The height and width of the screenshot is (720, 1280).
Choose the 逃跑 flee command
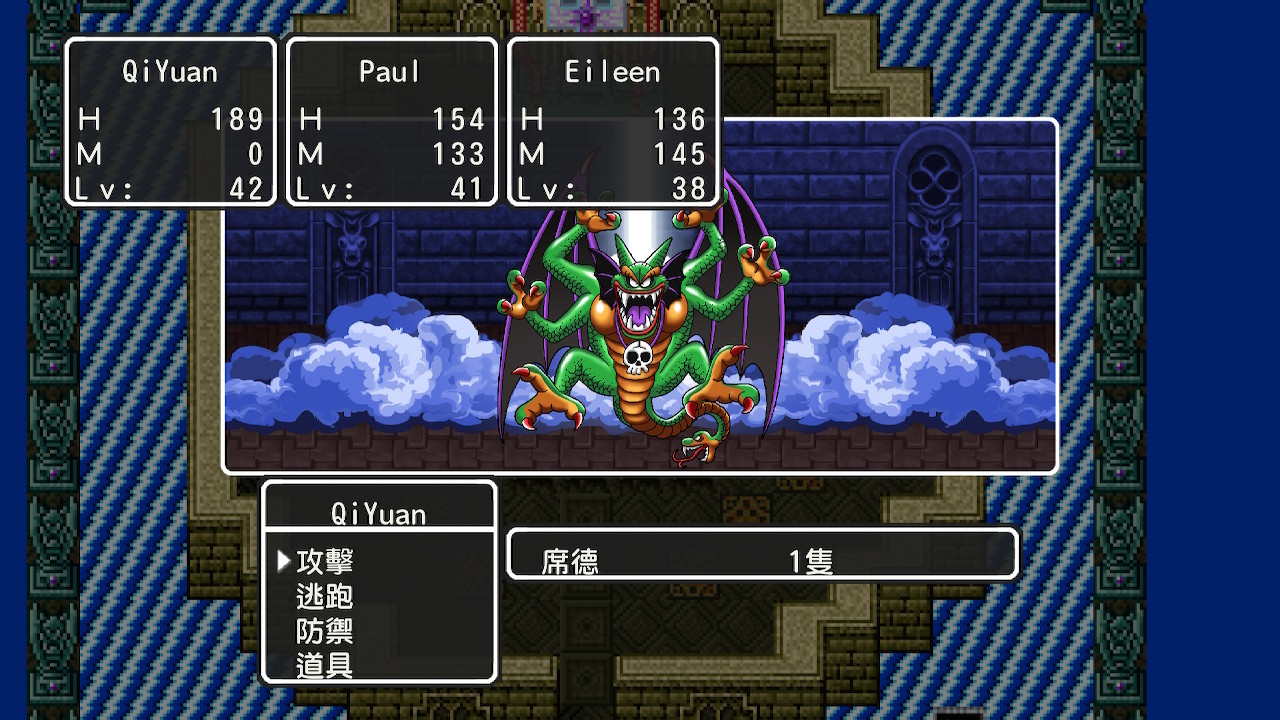tap(325, 597)
